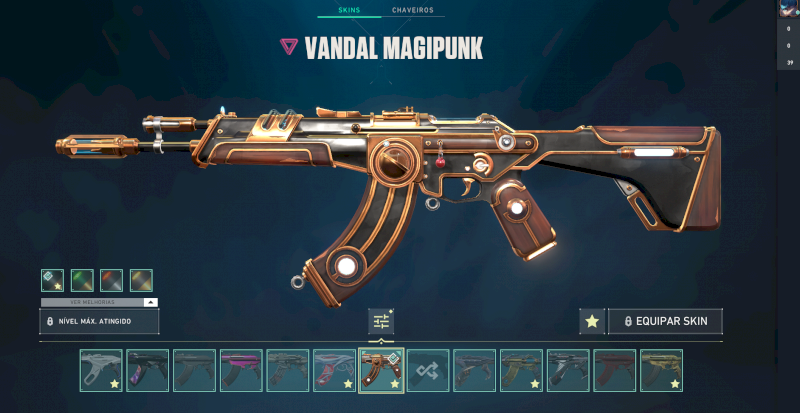Click the Nível Máx. Atingido button
Screen dimensions: 800x413
coord(99,321)
